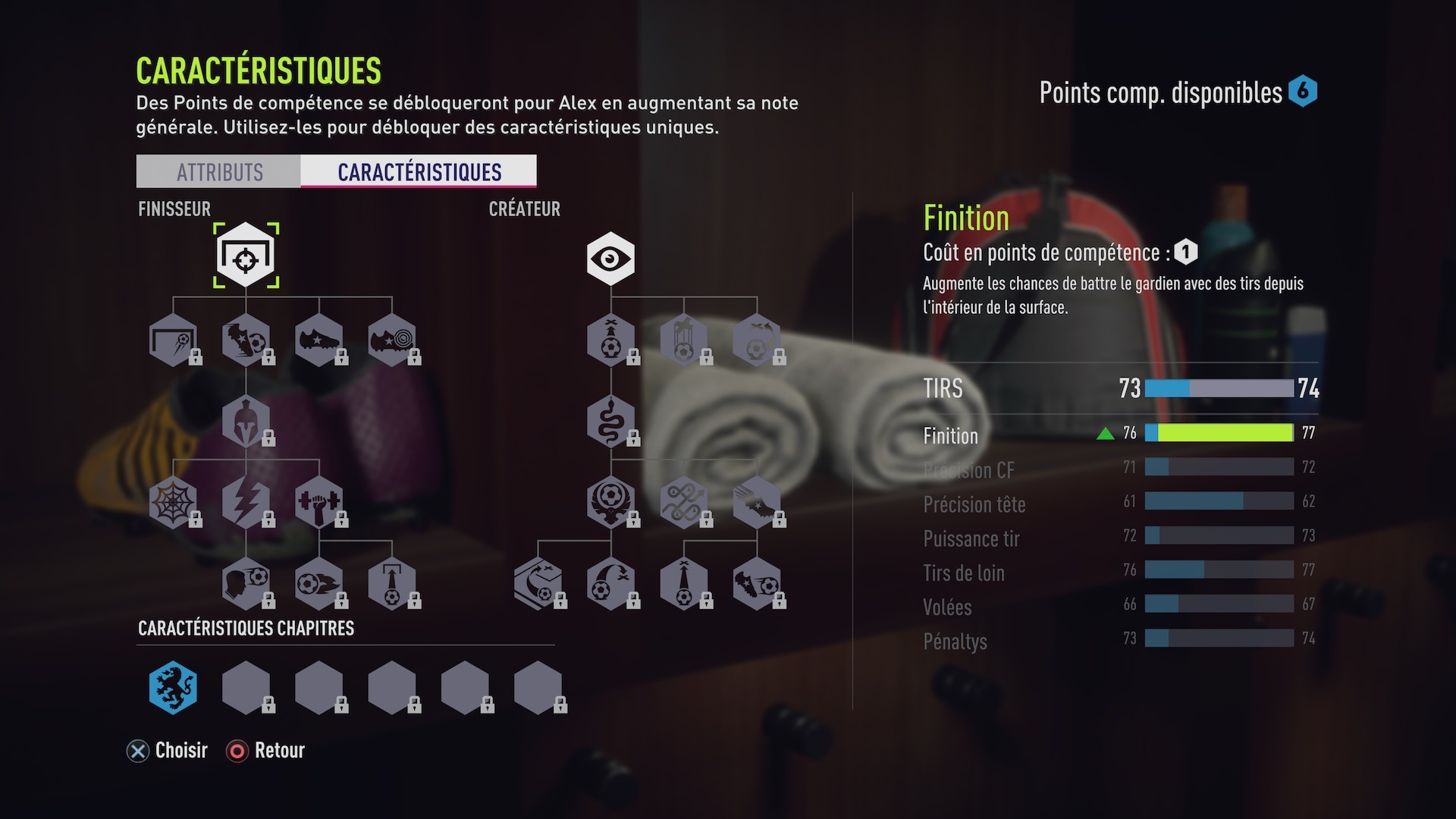Choose the locked lightning bolt trait
Screen dimensions: 1456x819
click(246, 502)
